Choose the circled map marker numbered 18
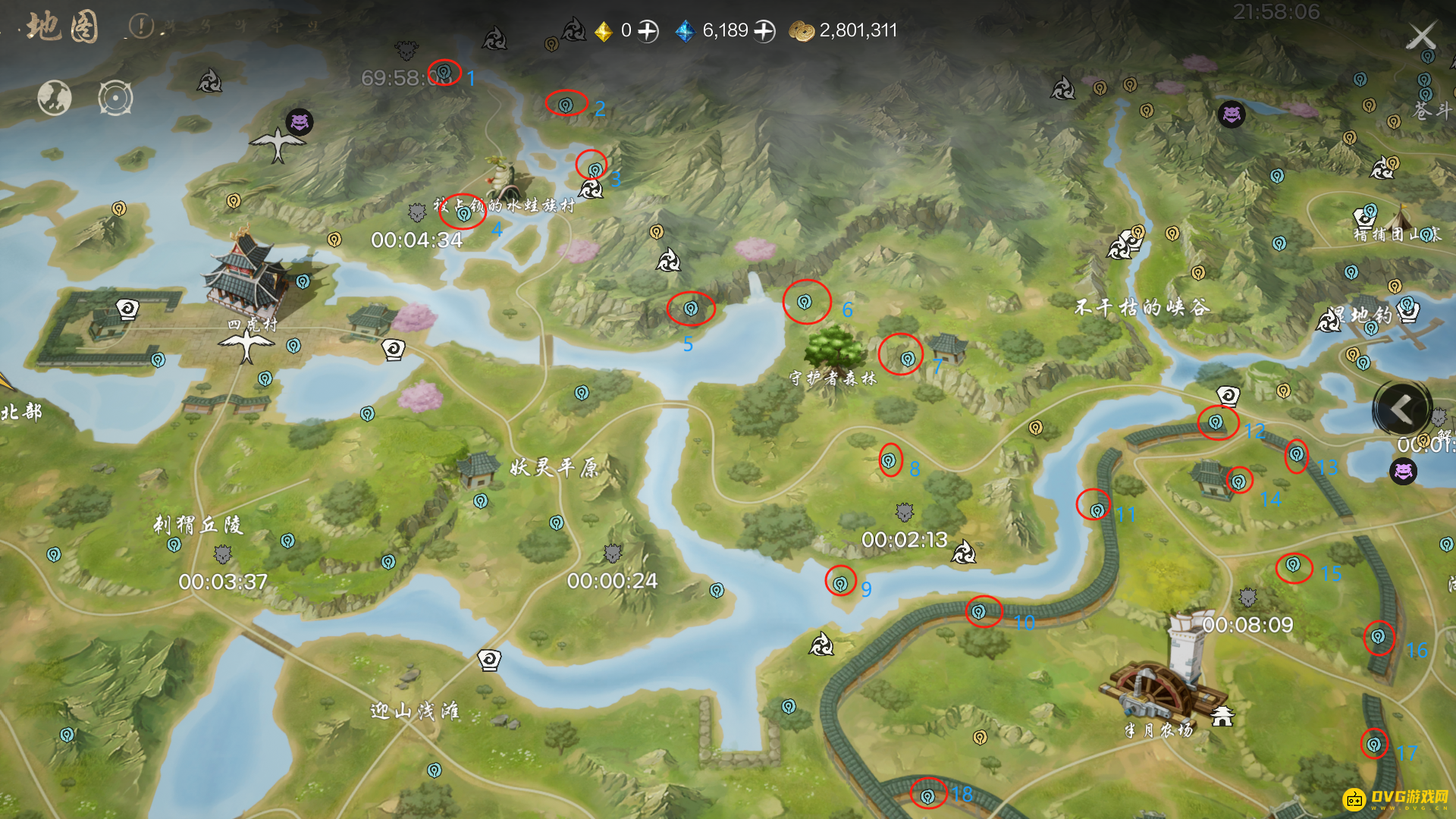The width and height of the screenshot is (1456, 819). click(927, 796)
